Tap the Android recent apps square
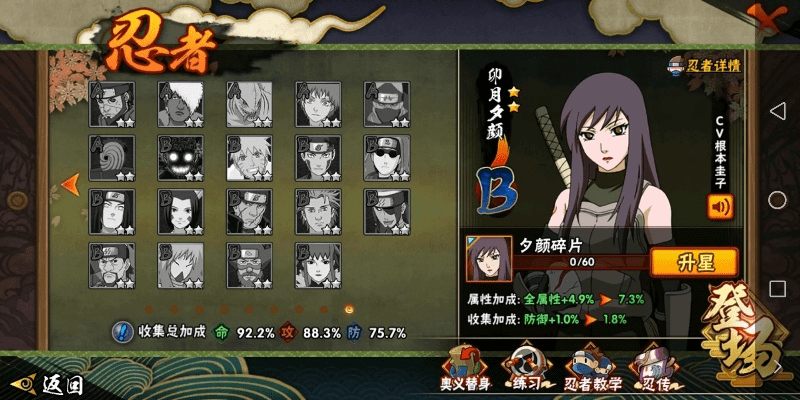Image resolution: width=800 pixels, height=400 pixels. 778,289
